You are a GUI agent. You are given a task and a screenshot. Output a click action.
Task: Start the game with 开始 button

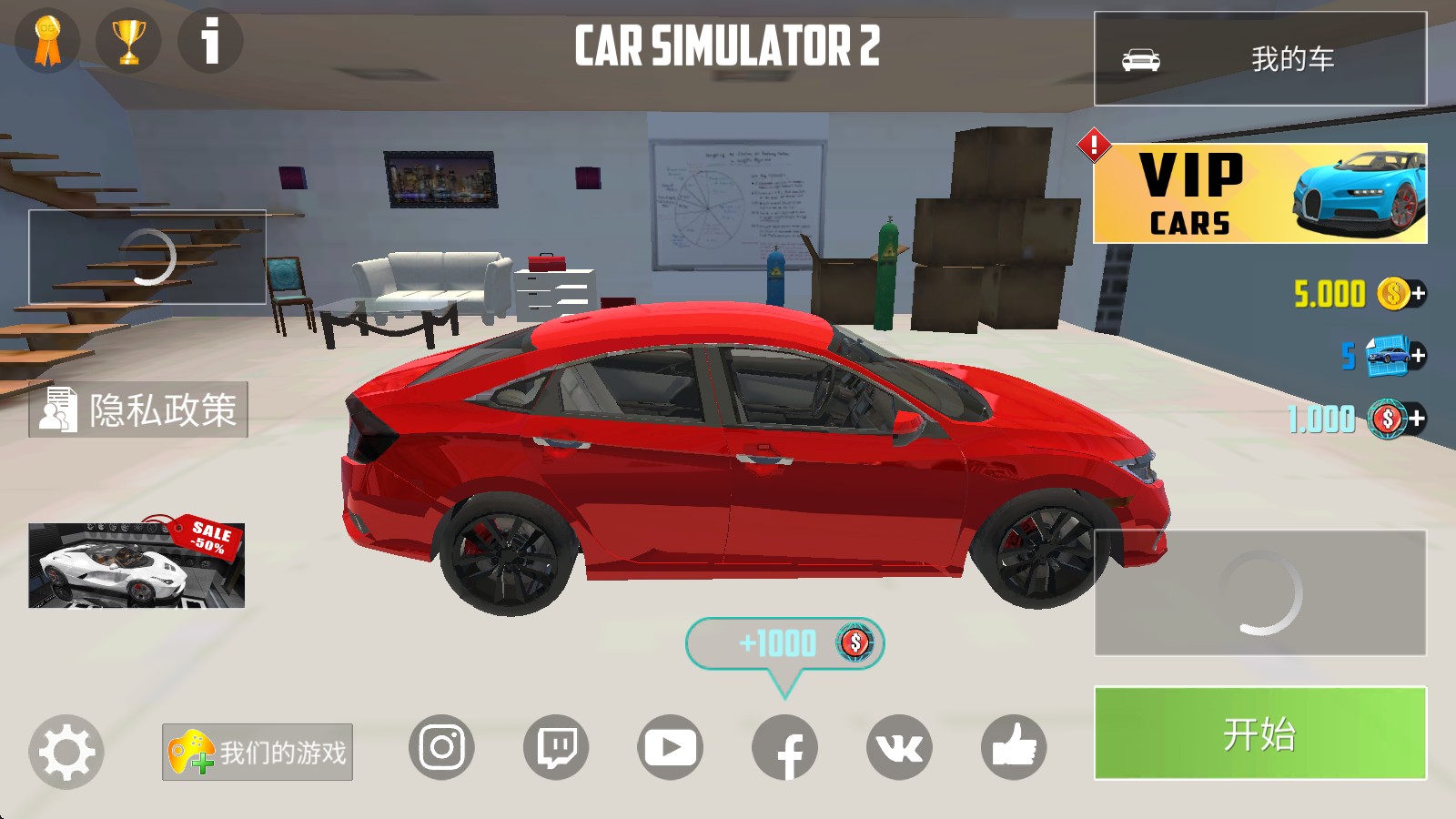[x=1259, y=733]
